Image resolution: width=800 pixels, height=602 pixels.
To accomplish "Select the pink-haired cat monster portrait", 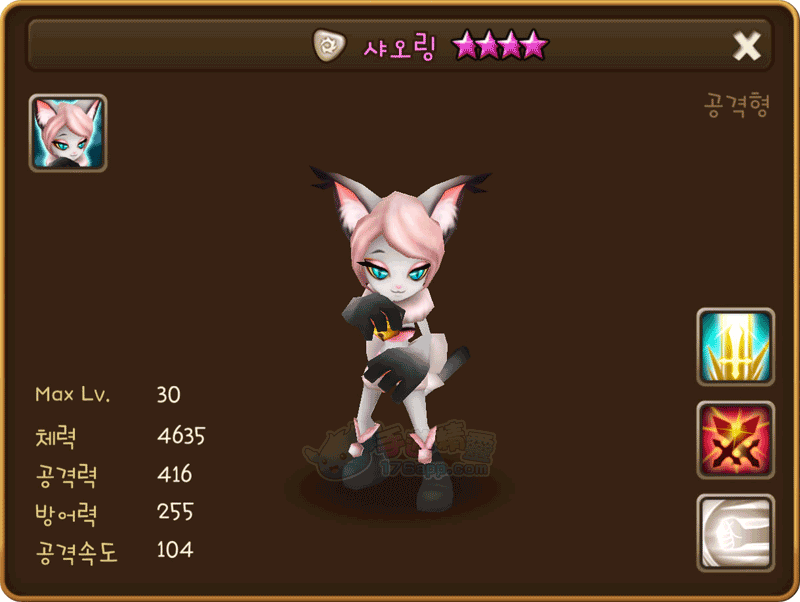I will click(68, 133).
